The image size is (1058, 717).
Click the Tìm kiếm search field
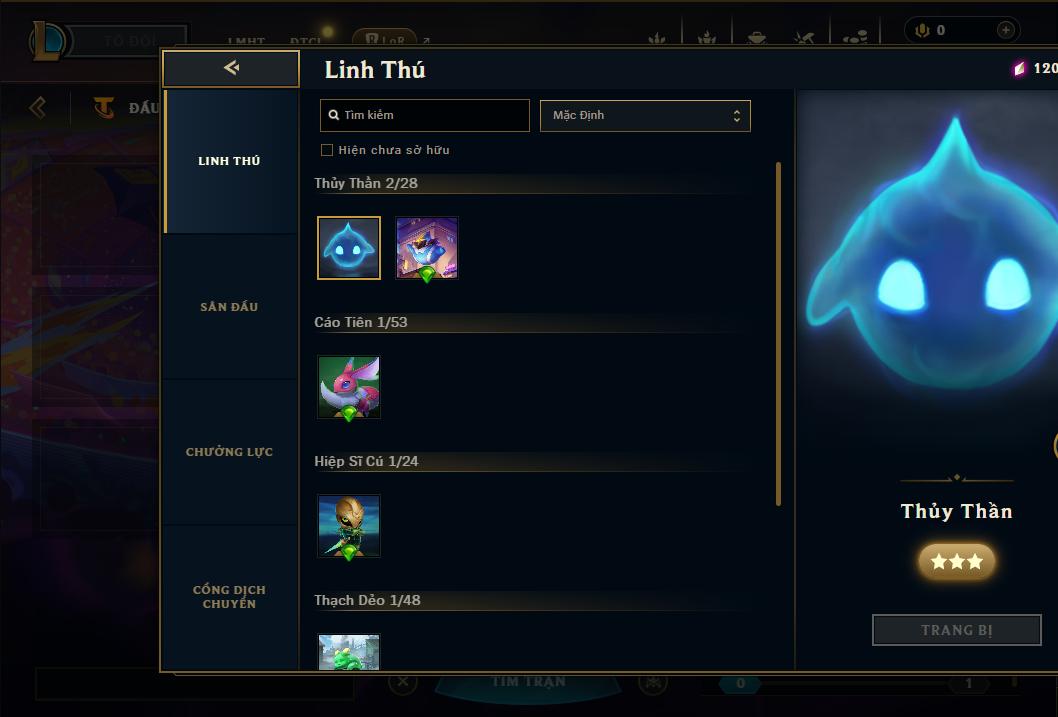click(425, 115)
